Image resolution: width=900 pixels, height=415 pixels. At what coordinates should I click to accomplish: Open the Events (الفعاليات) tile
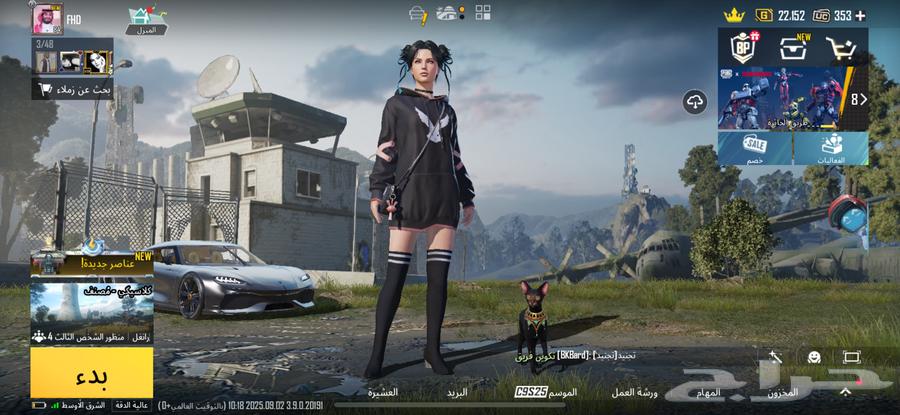tap(831, 148)
